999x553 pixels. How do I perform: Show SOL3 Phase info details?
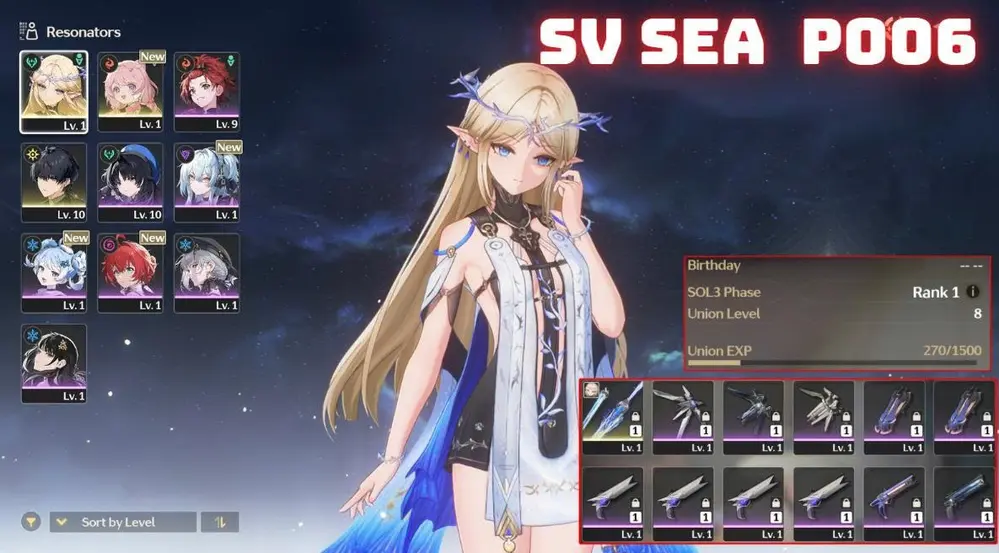pos(974,292)
